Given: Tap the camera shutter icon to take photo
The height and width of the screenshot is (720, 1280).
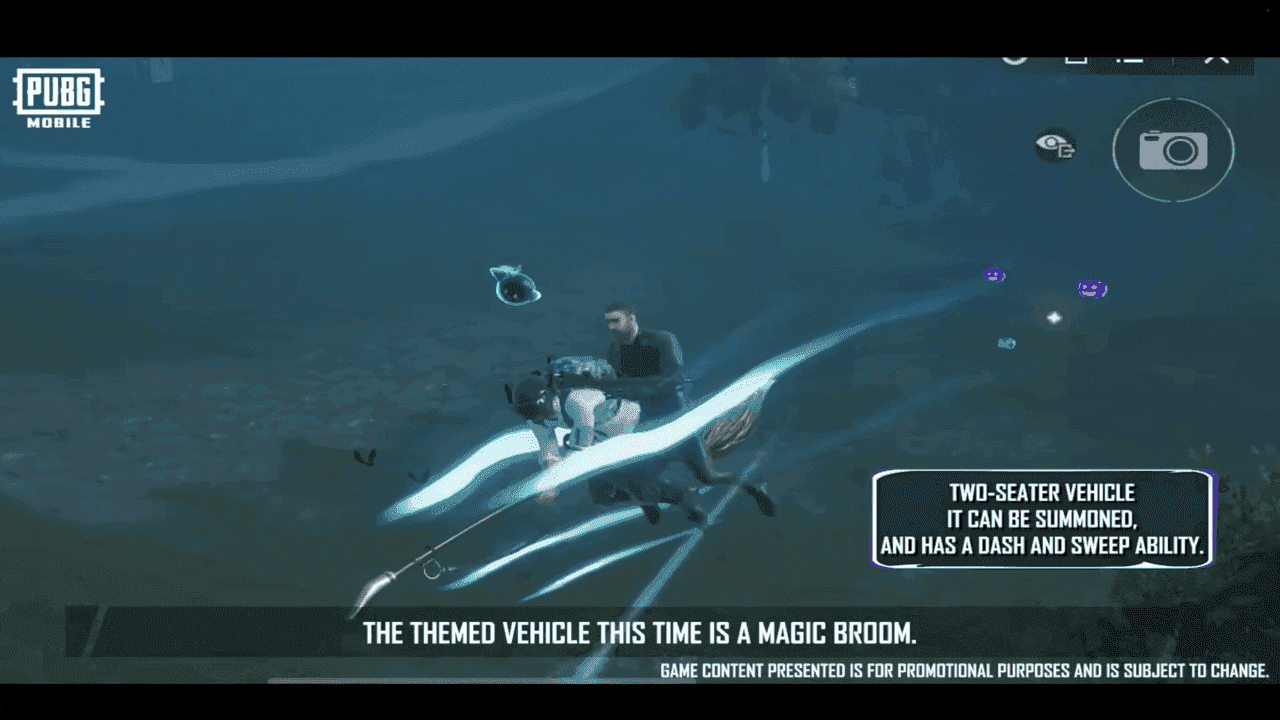Looking at the screenshot, I should click(1173, 150).
